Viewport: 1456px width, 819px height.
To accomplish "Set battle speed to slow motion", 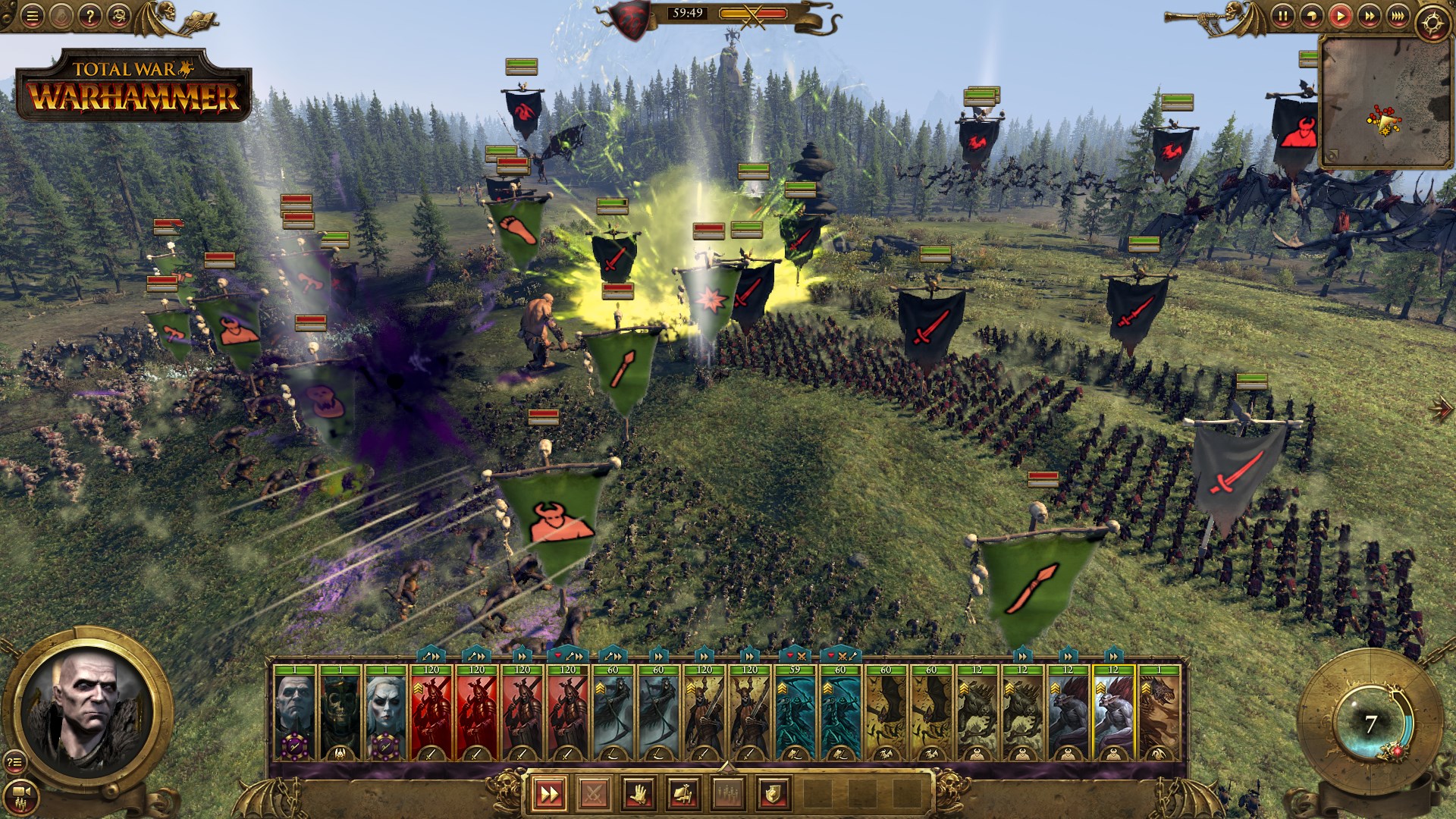I will point(1311,16).
